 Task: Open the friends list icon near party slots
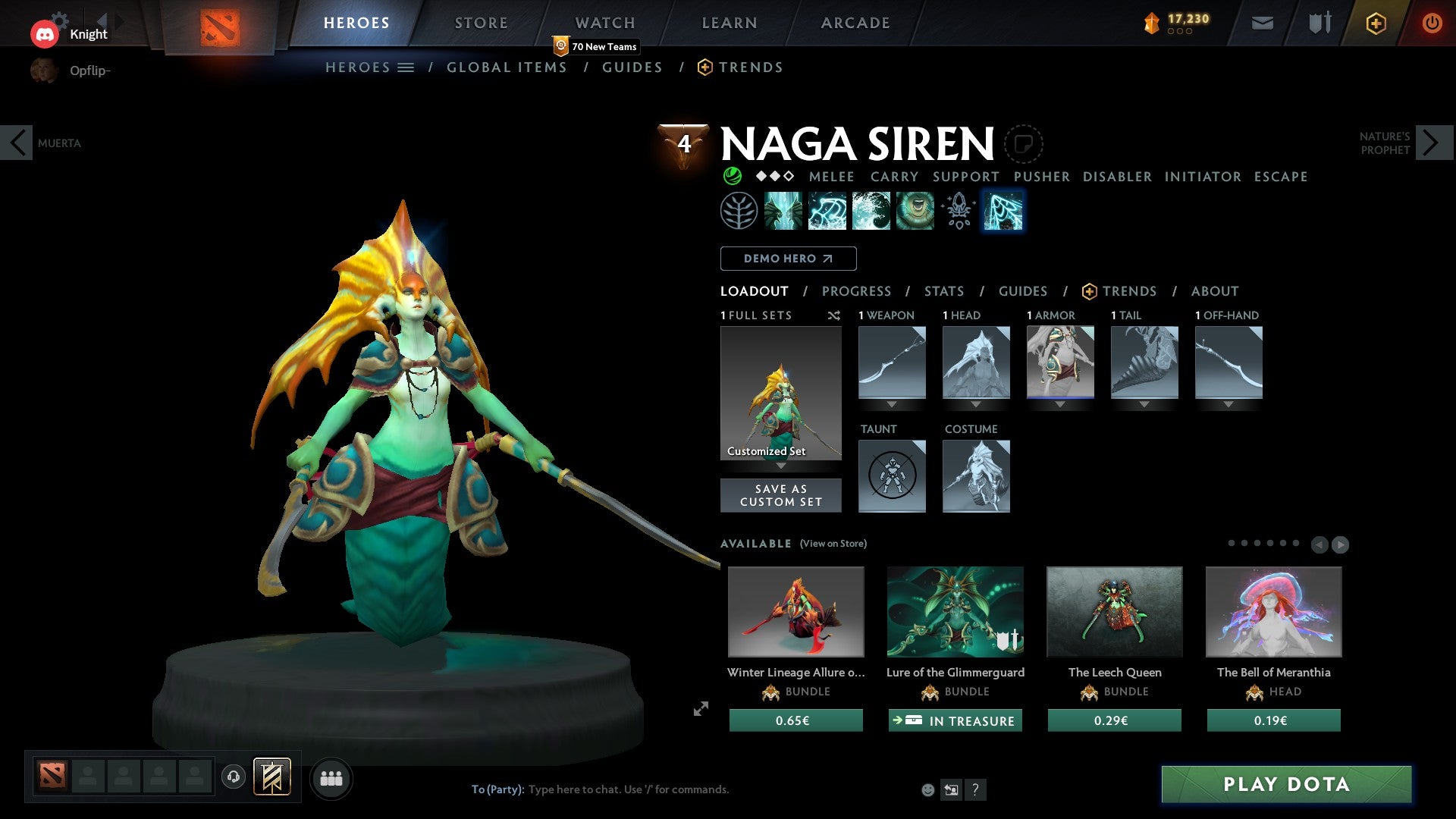331,777
